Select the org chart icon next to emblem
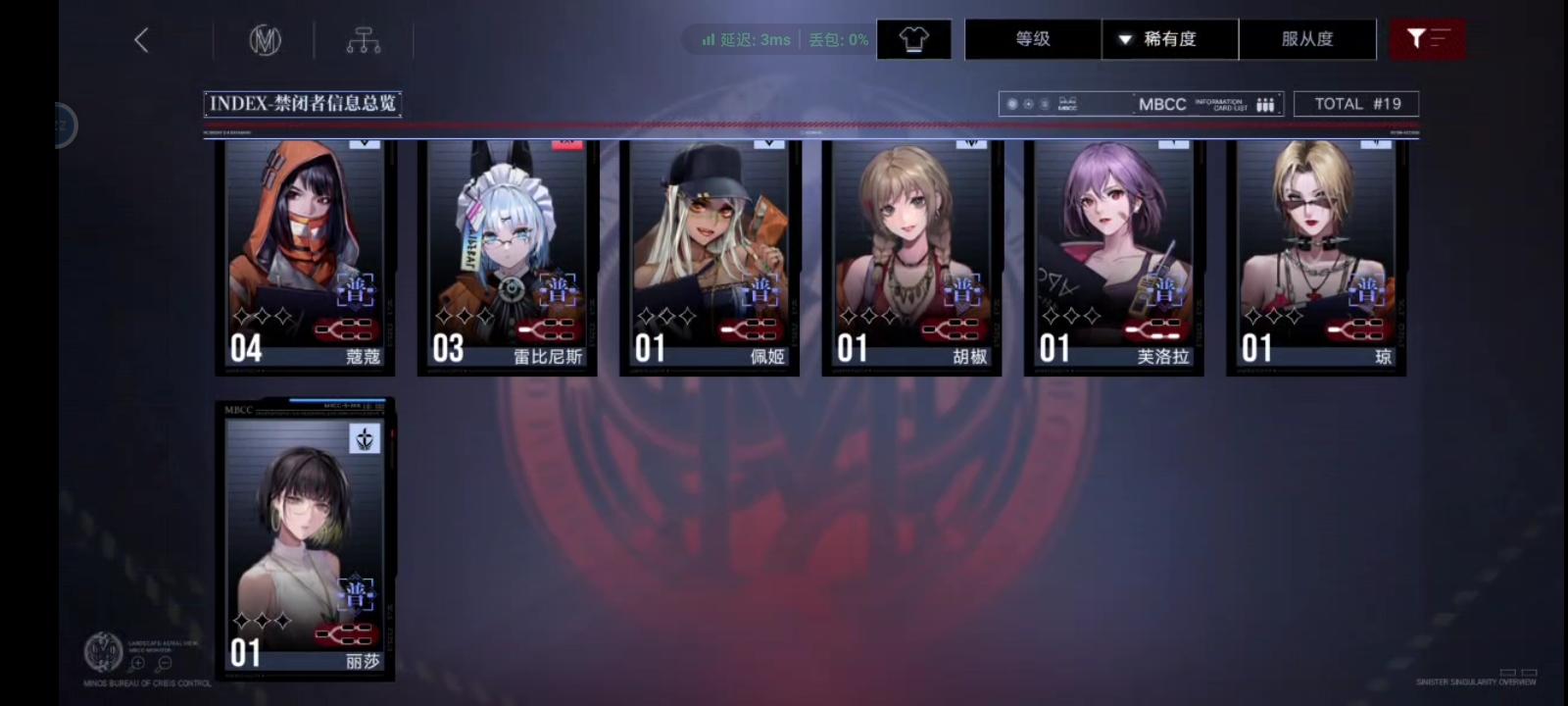Screen dimensions: 1568x706 365,39
